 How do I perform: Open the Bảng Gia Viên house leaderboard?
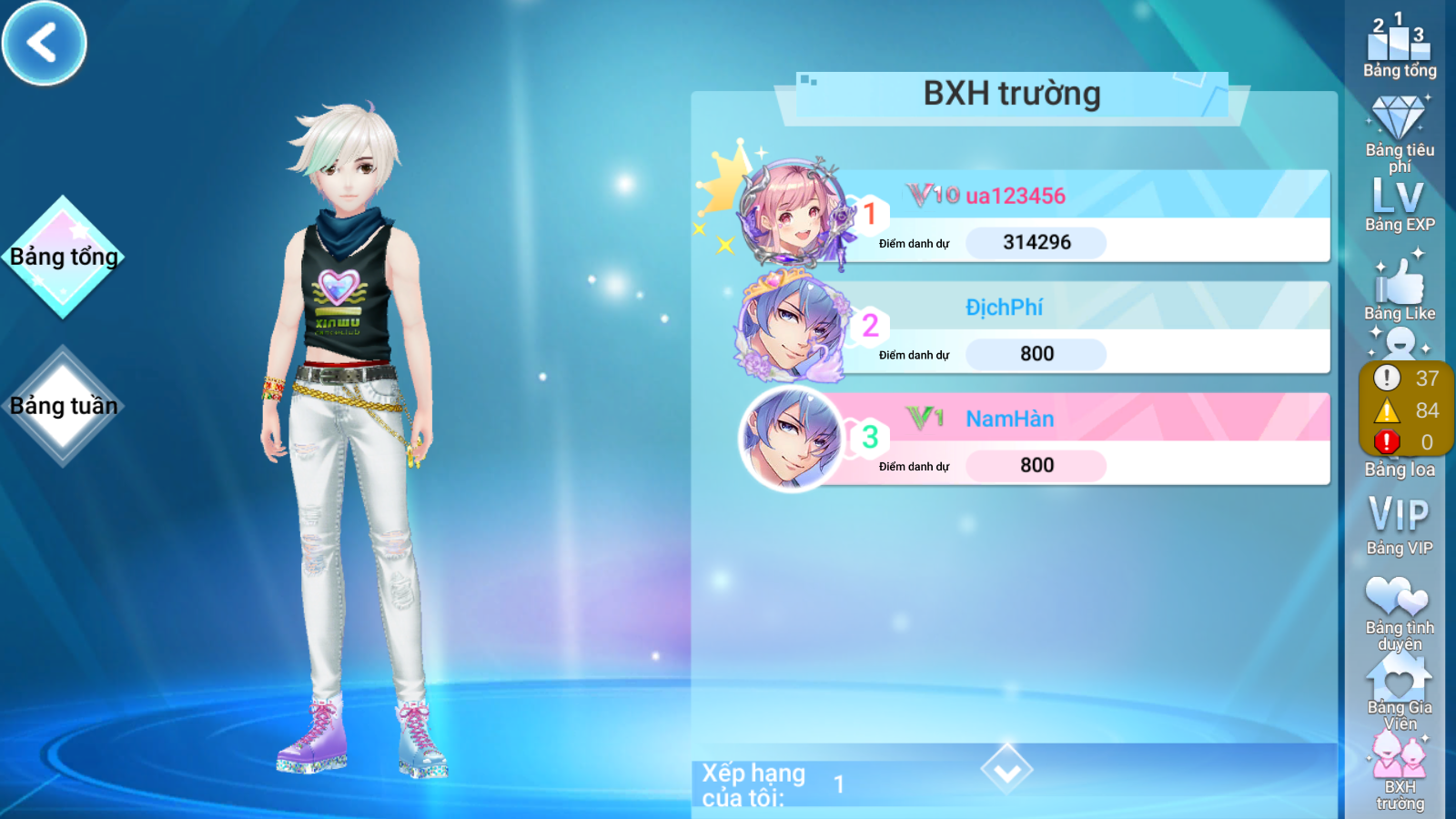1399,693
